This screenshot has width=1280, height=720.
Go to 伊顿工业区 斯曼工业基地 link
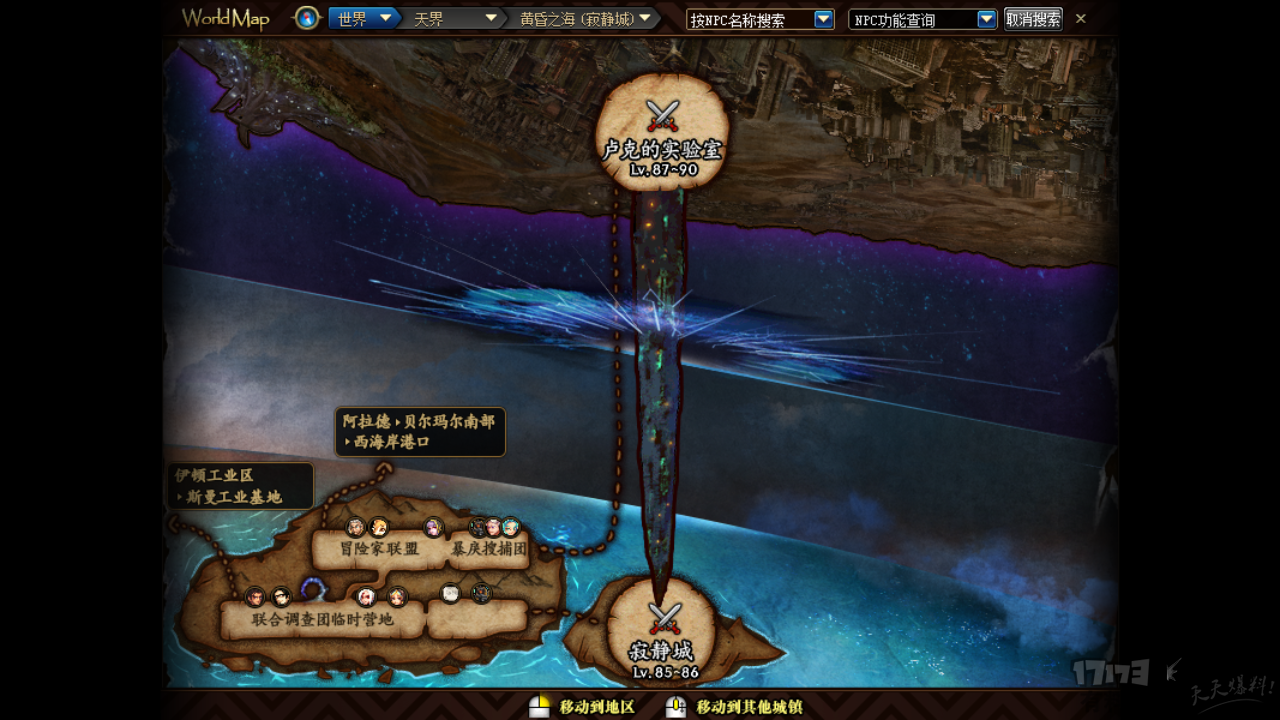tap(240, 486)
